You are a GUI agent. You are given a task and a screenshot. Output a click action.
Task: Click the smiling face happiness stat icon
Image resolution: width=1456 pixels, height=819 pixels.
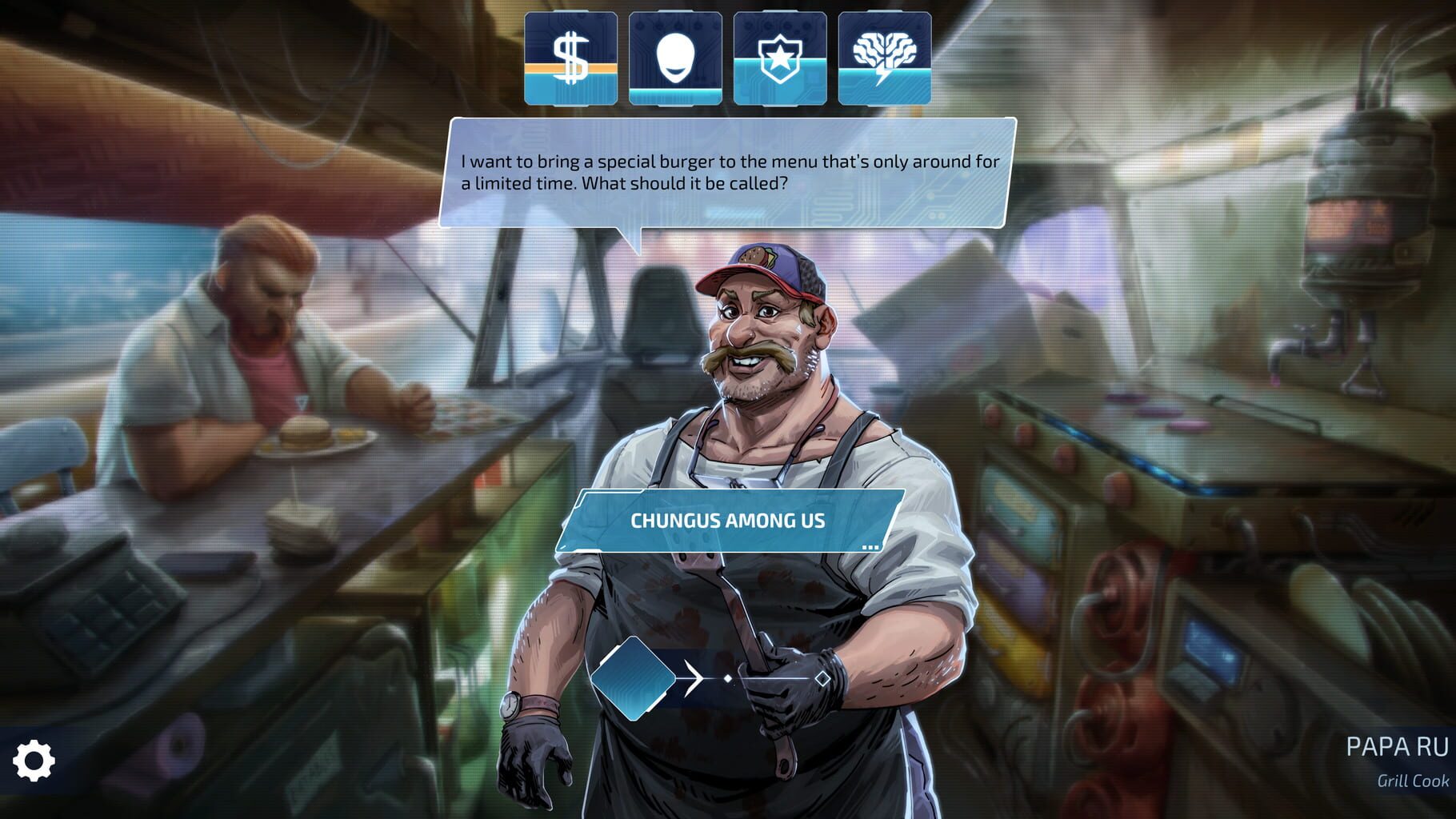coord(675,58)
